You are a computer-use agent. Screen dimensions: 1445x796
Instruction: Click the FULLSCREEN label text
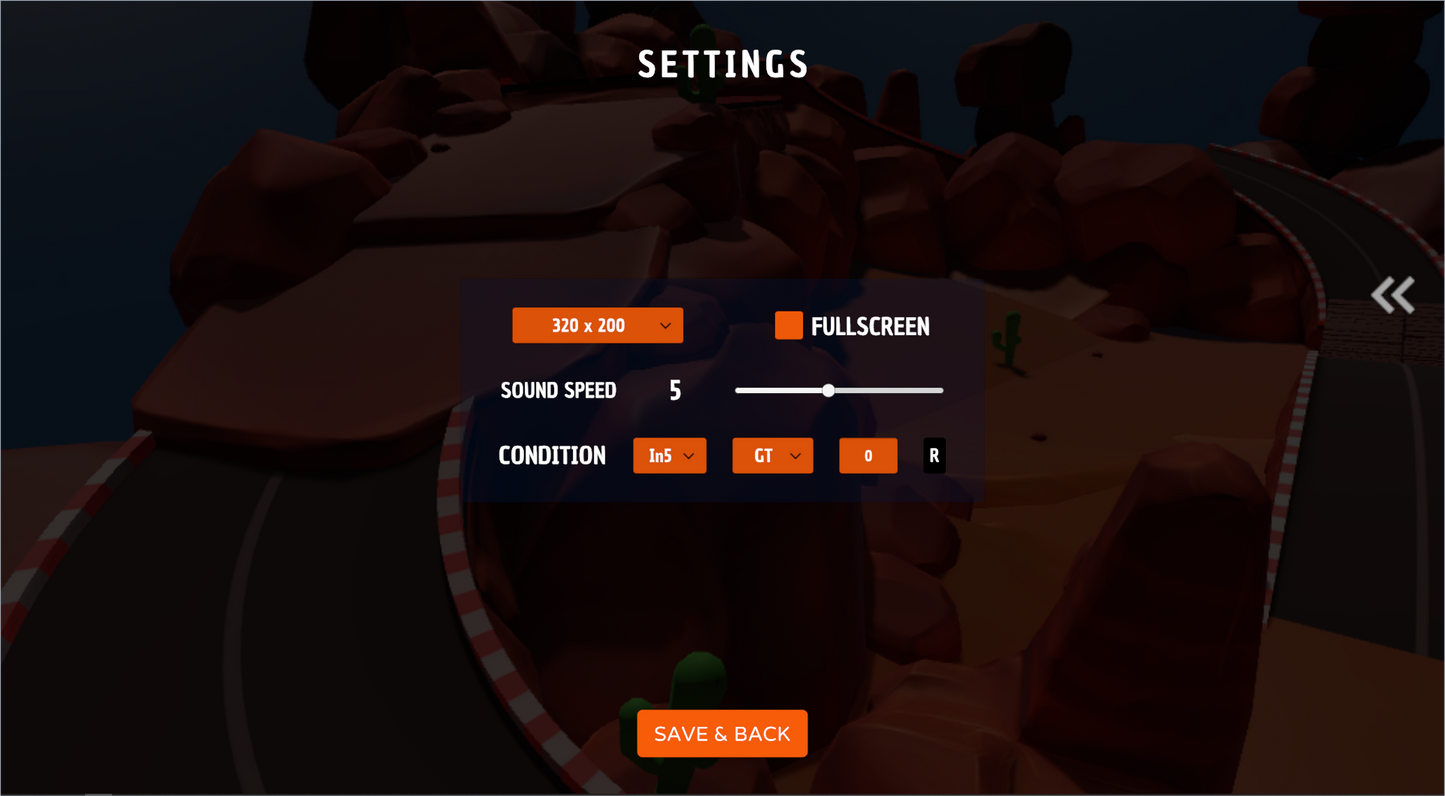coord(872,326)
